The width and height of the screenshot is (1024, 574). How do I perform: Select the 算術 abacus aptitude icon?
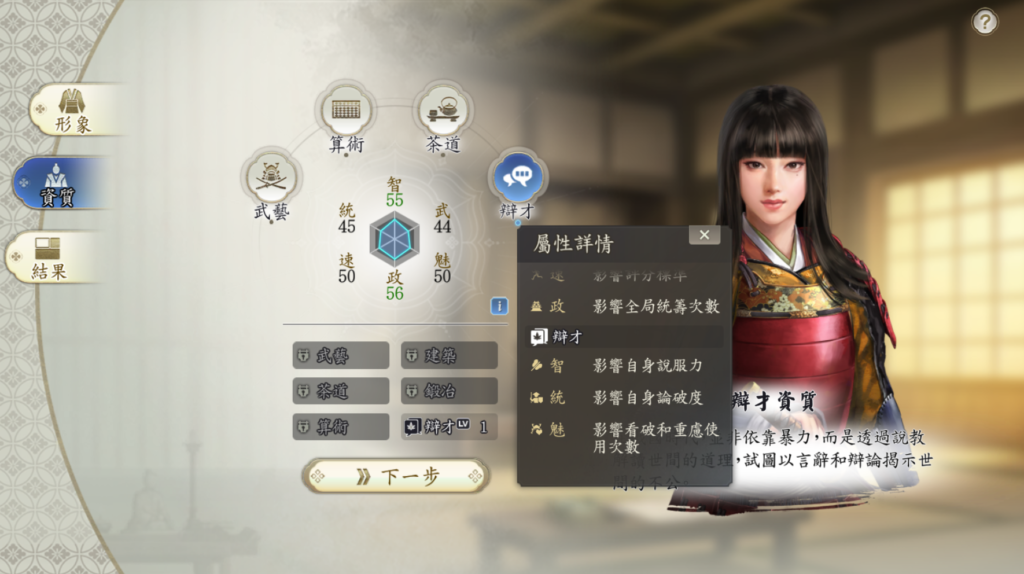coord(346,110)
